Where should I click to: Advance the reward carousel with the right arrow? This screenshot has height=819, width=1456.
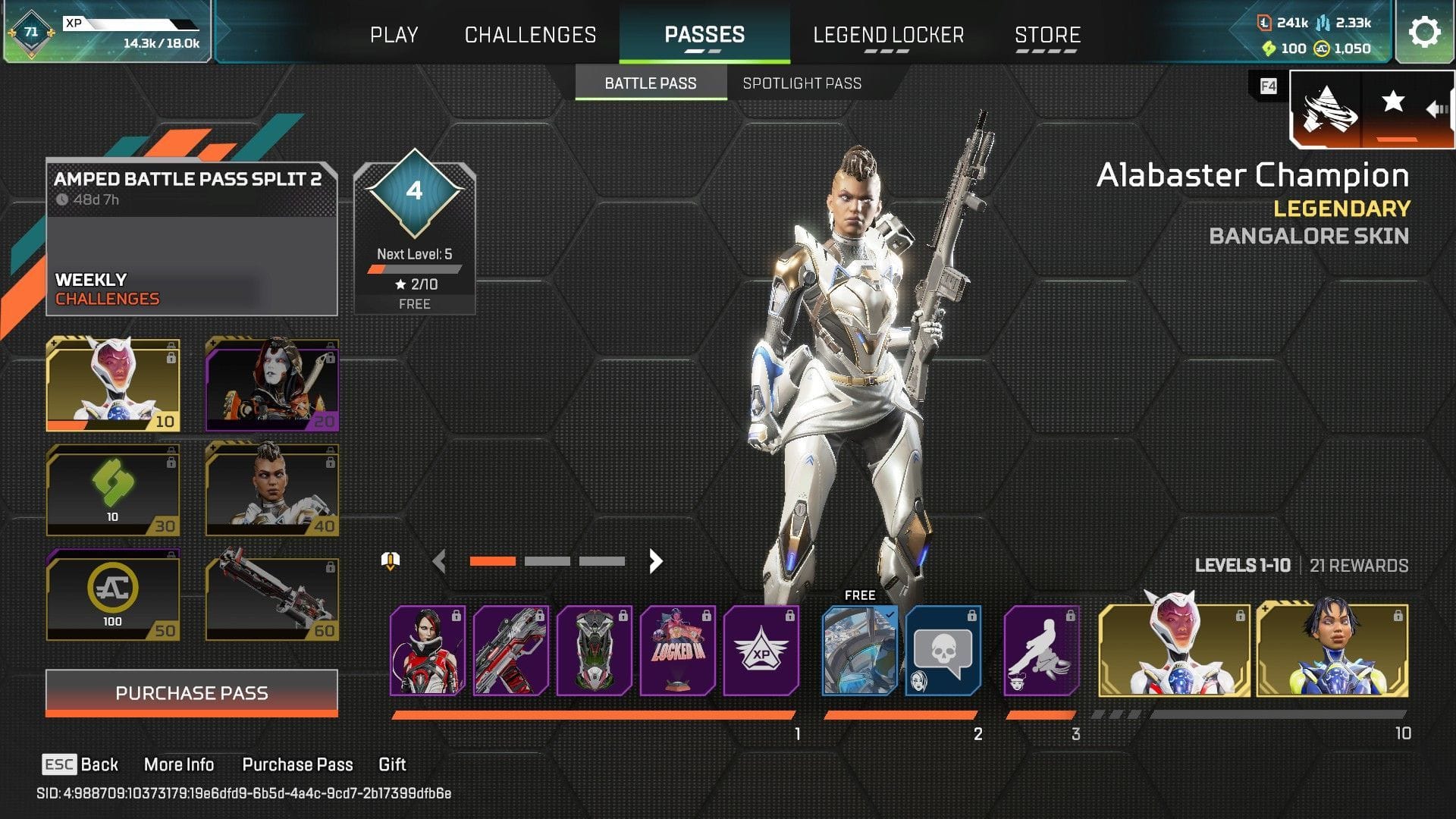click(x=657, y=561)
